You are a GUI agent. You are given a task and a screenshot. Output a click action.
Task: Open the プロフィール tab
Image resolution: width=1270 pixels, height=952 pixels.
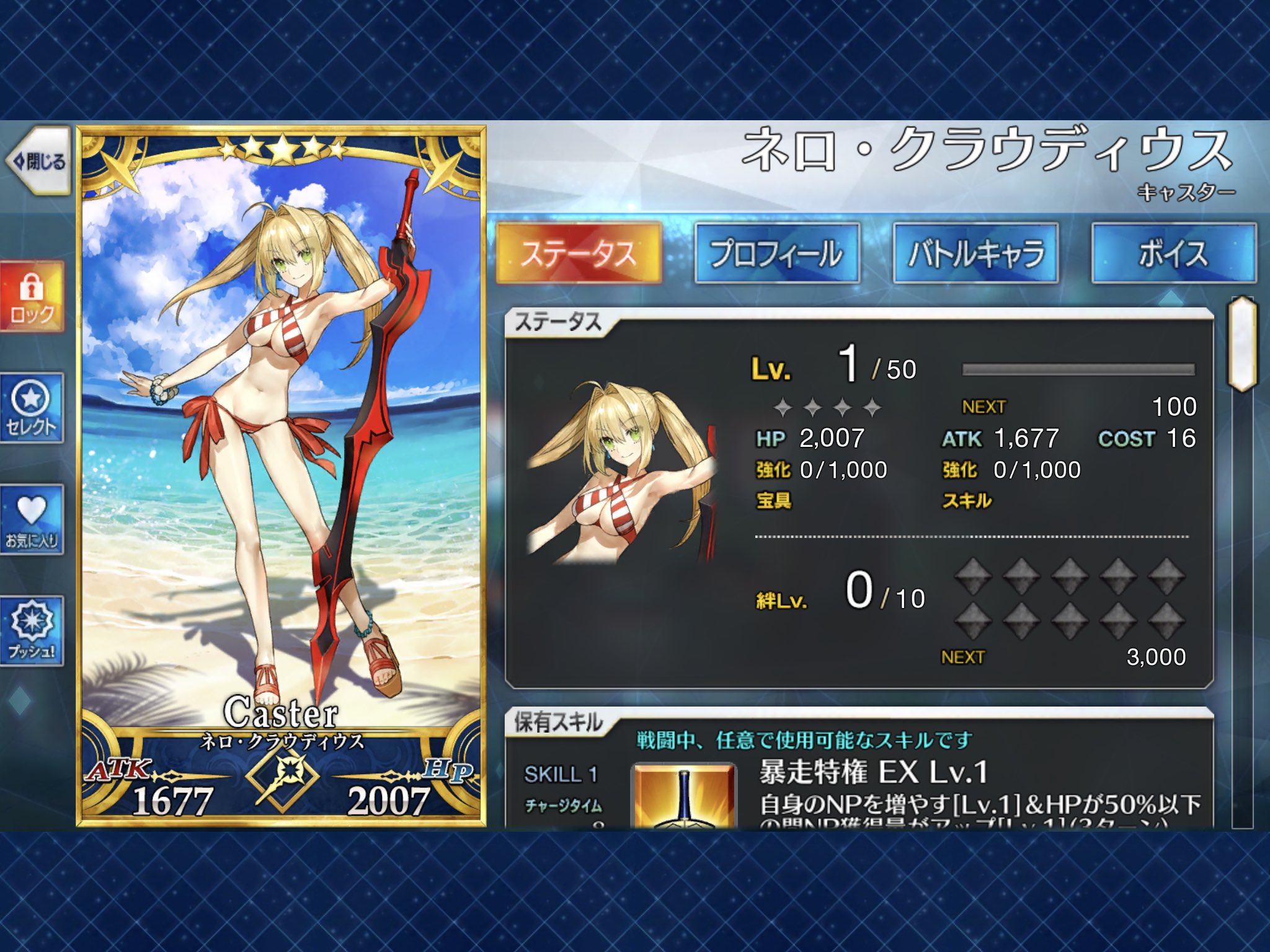[777, 253]
